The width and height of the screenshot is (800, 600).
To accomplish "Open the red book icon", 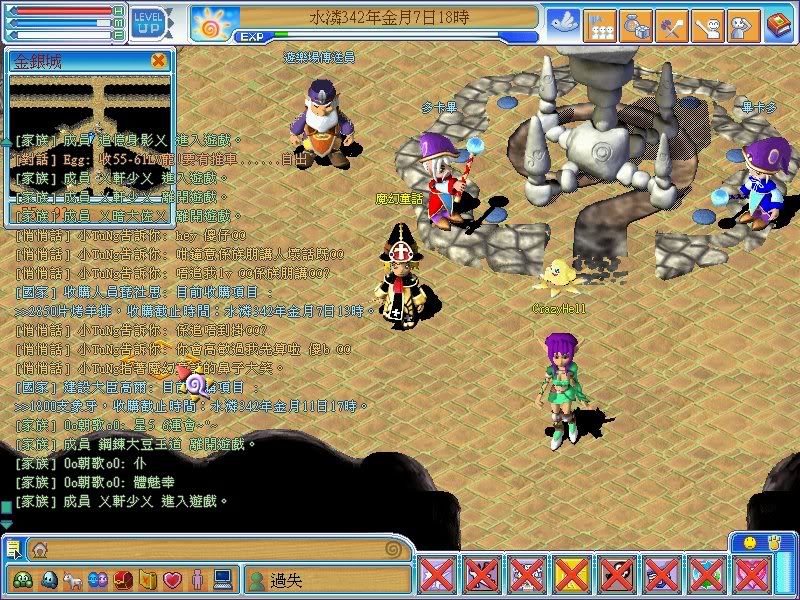I will pos(778,22).
